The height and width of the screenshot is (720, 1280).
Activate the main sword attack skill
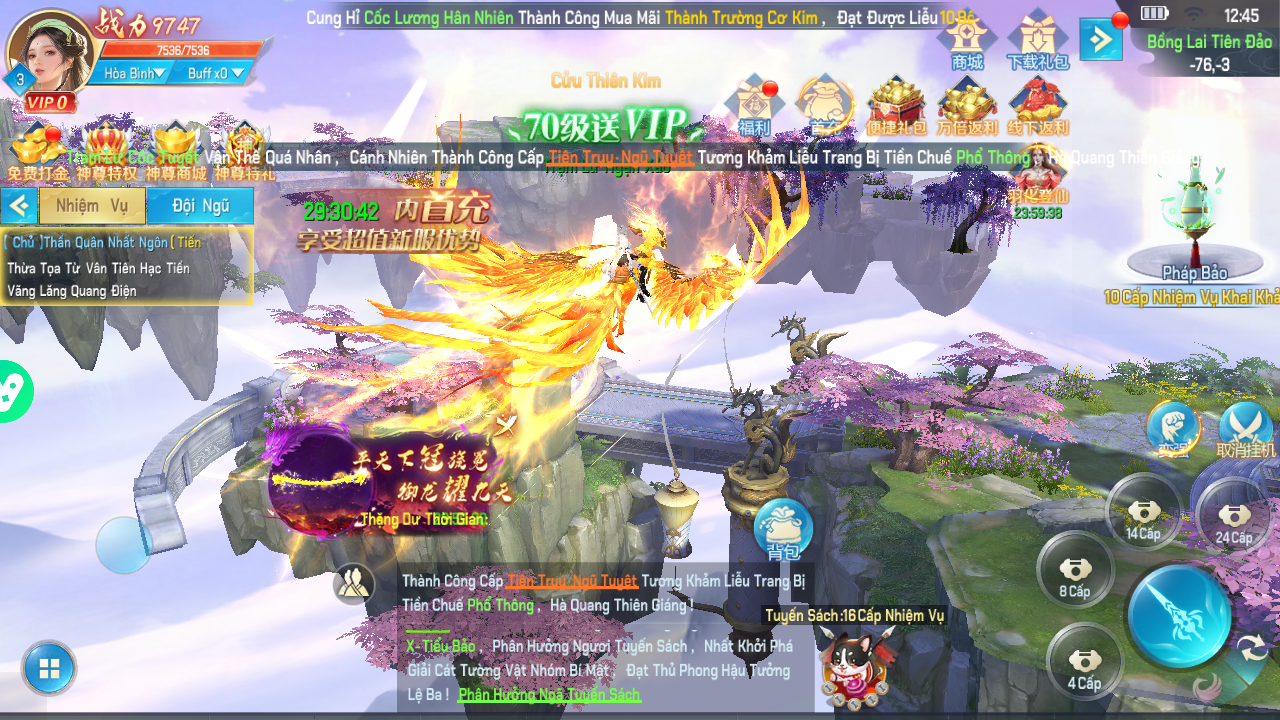point(1179,615)
